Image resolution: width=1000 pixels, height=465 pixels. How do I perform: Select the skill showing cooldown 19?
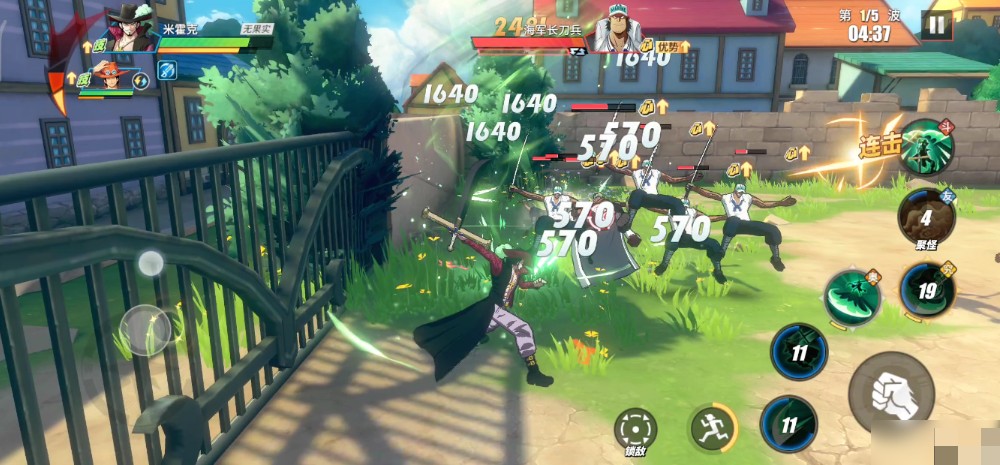click(x=927, y=291)
